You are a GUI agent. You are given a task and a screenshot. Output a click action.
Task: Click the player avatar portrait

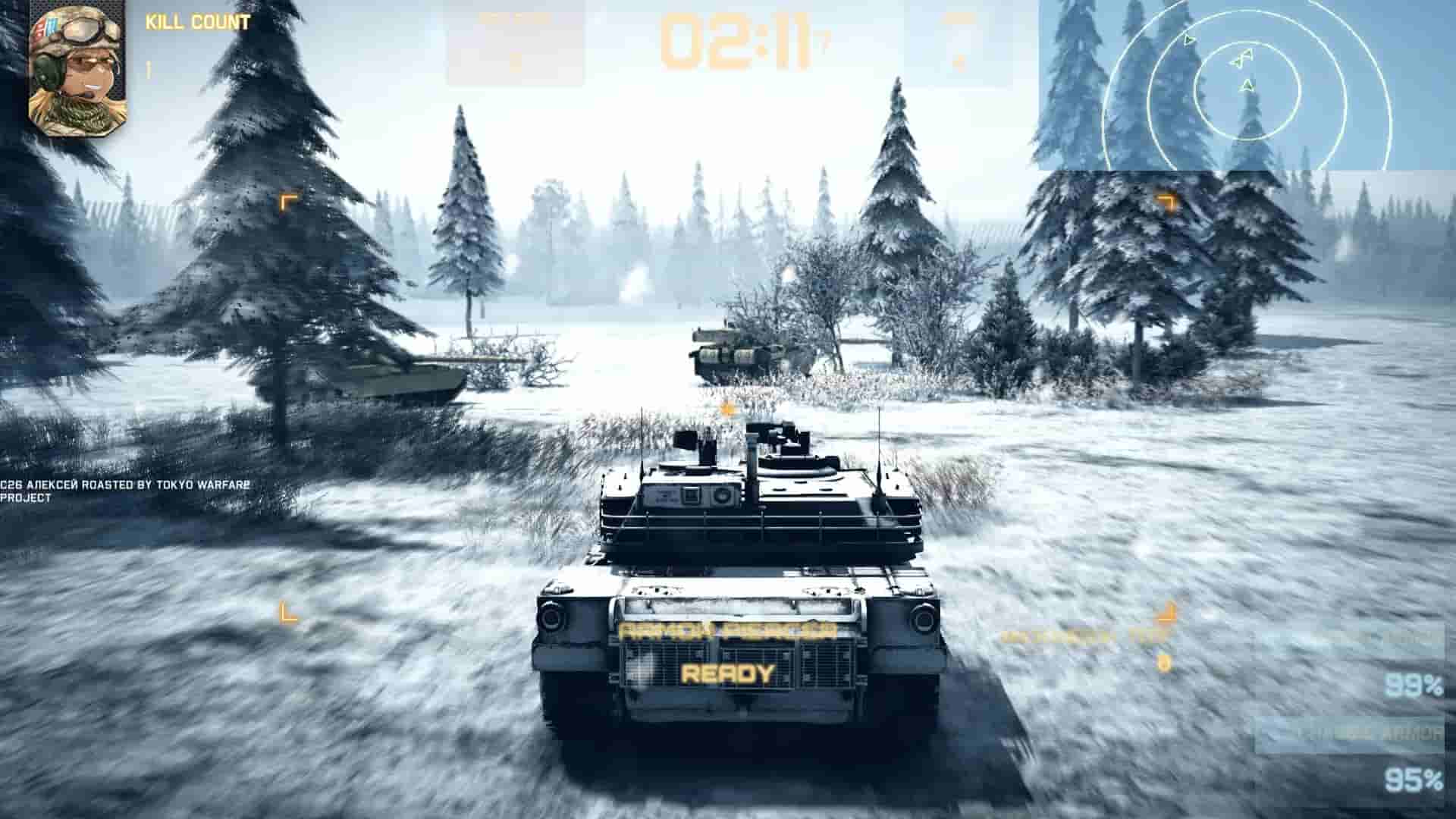[x=76, y=68]
